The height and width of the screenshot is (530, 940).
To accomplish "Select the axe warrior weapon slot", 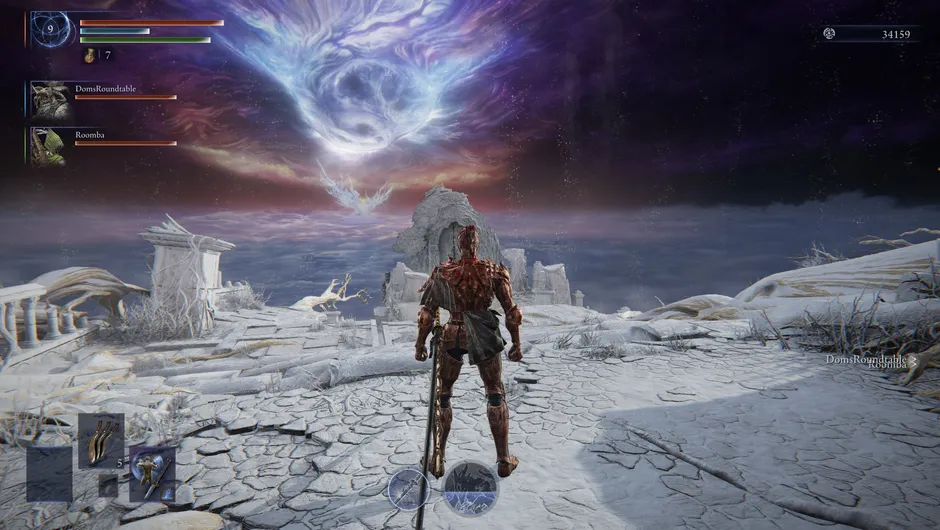I will (151, 471).
